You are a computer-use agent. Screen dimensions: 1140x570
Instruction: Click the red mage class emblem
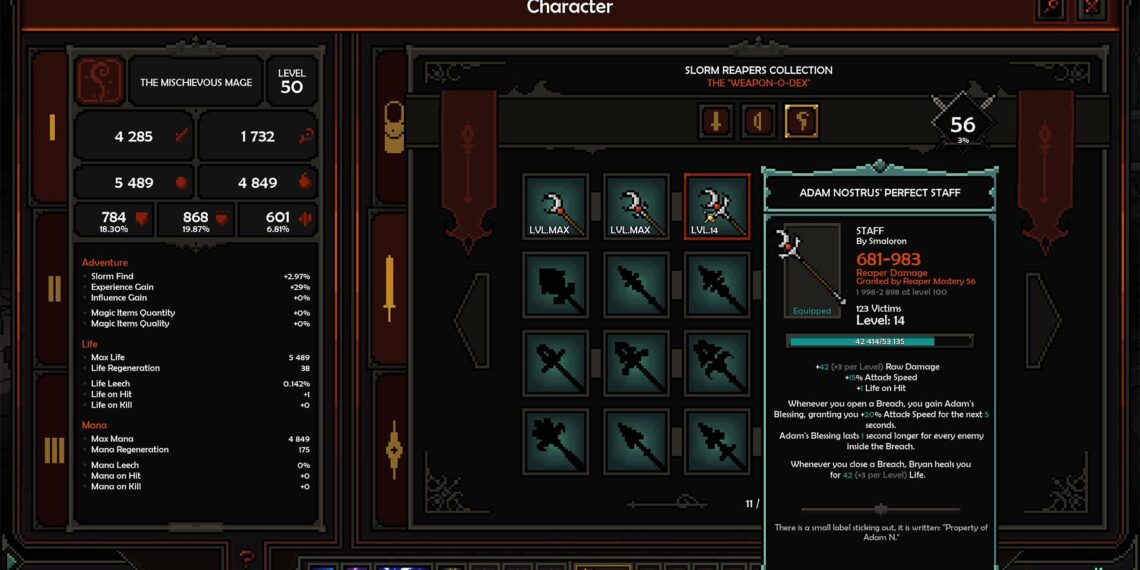pos(100,82)
